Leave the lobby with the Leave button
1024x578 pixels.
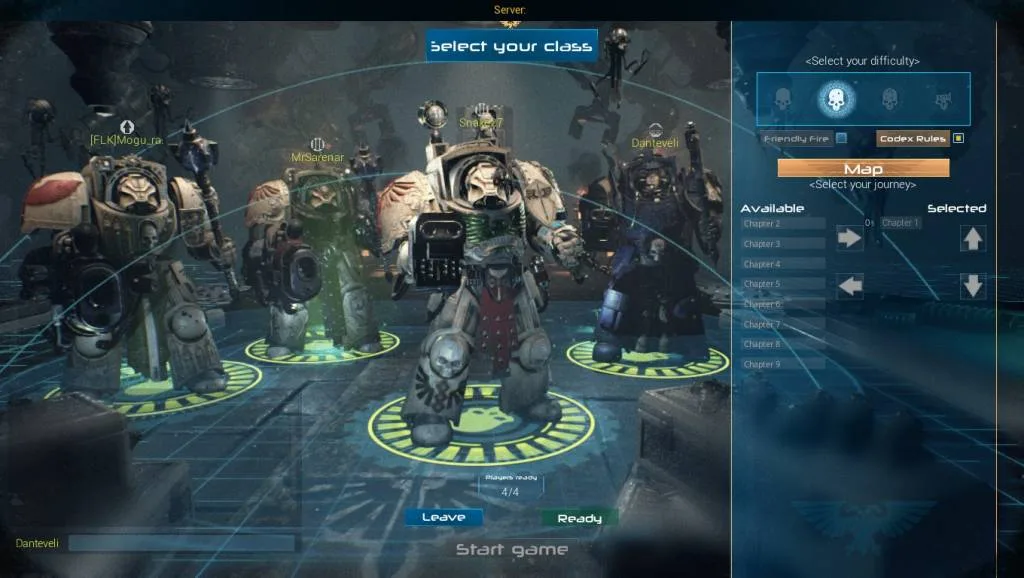(443, 517)
